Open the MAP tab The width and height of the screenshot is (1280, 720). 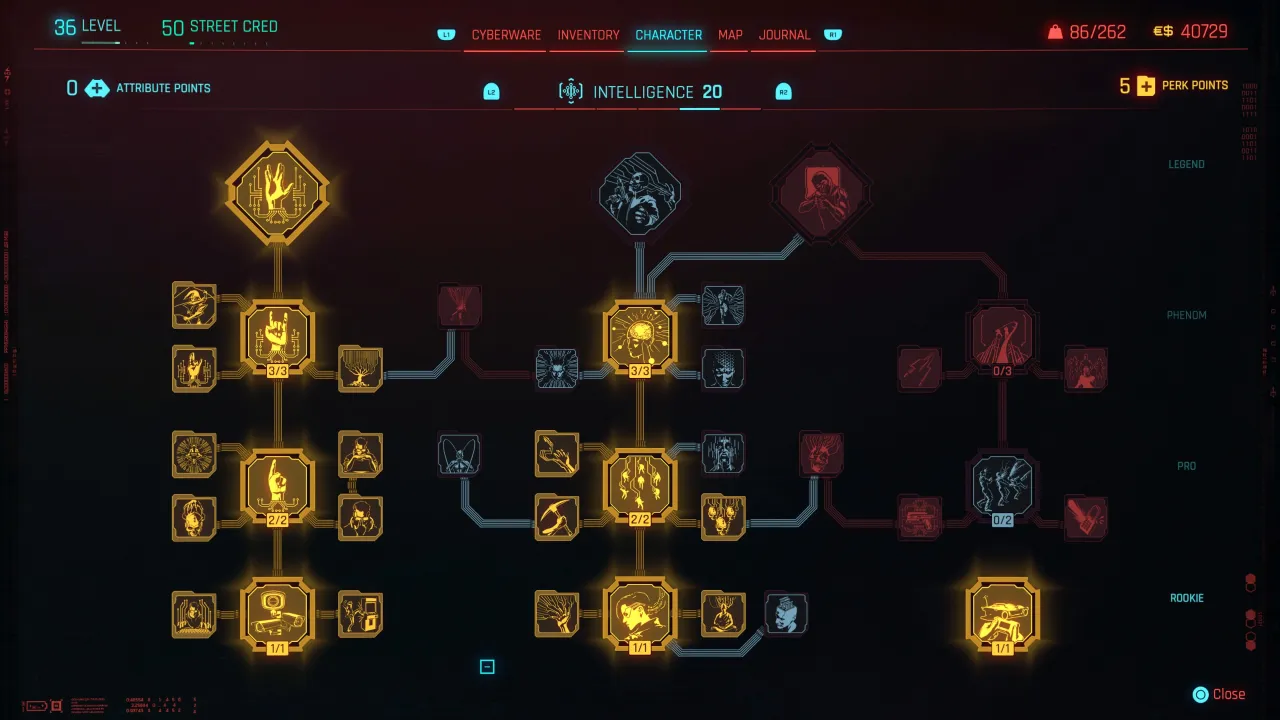point(729,33)
